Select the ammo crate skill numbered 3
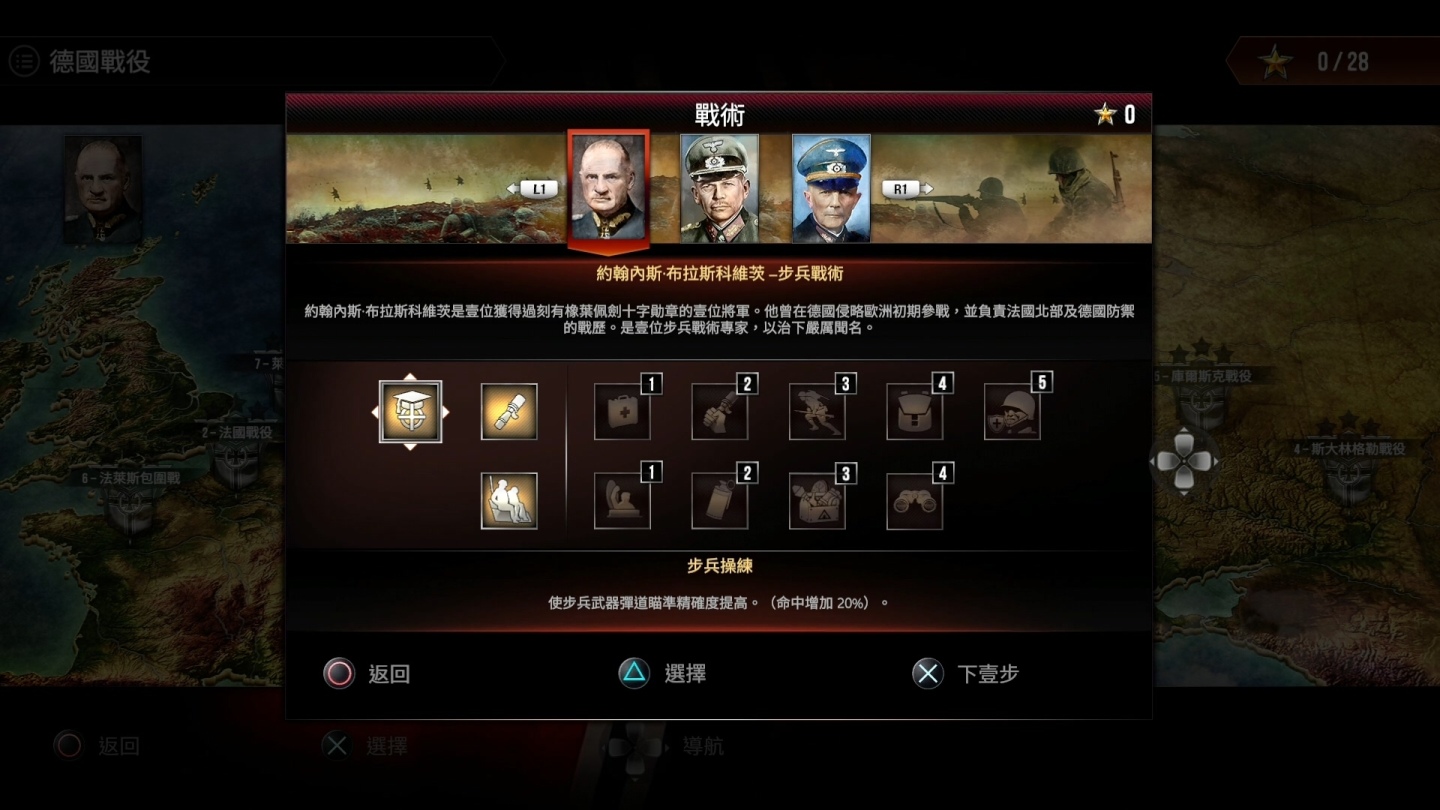The height and width of the screenshot is (810, 1440). coord(817,498)
